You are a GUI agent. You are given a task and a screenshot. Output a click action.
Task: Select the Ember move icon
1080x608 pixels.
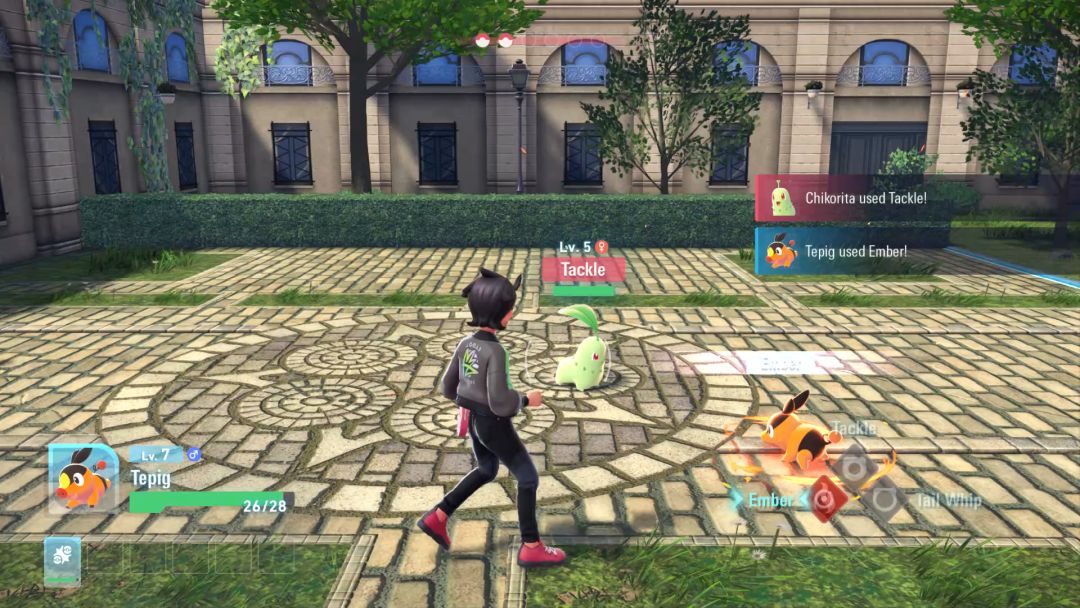[x=824, y=498]
